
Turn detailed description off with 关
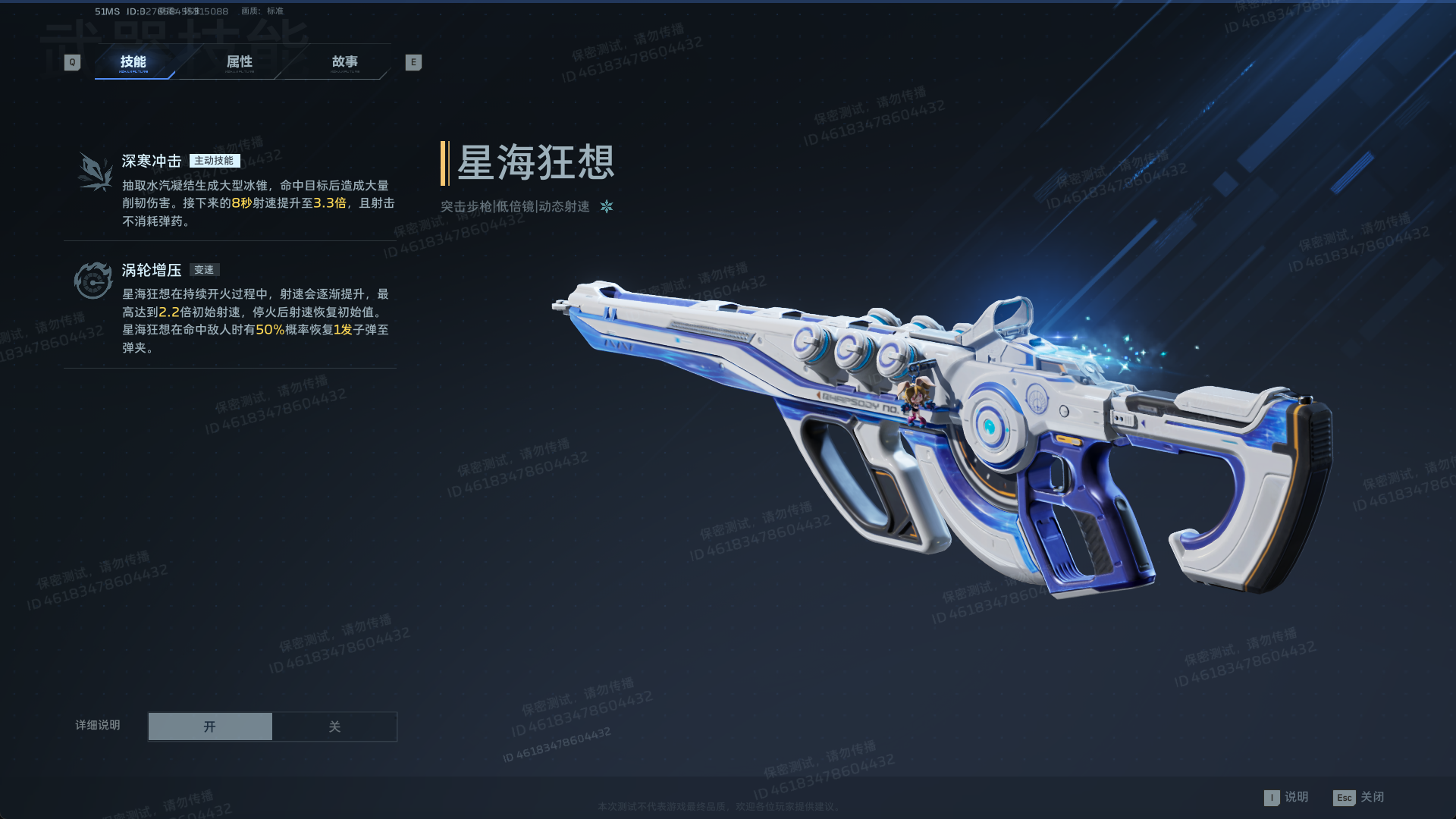[334, 726]
